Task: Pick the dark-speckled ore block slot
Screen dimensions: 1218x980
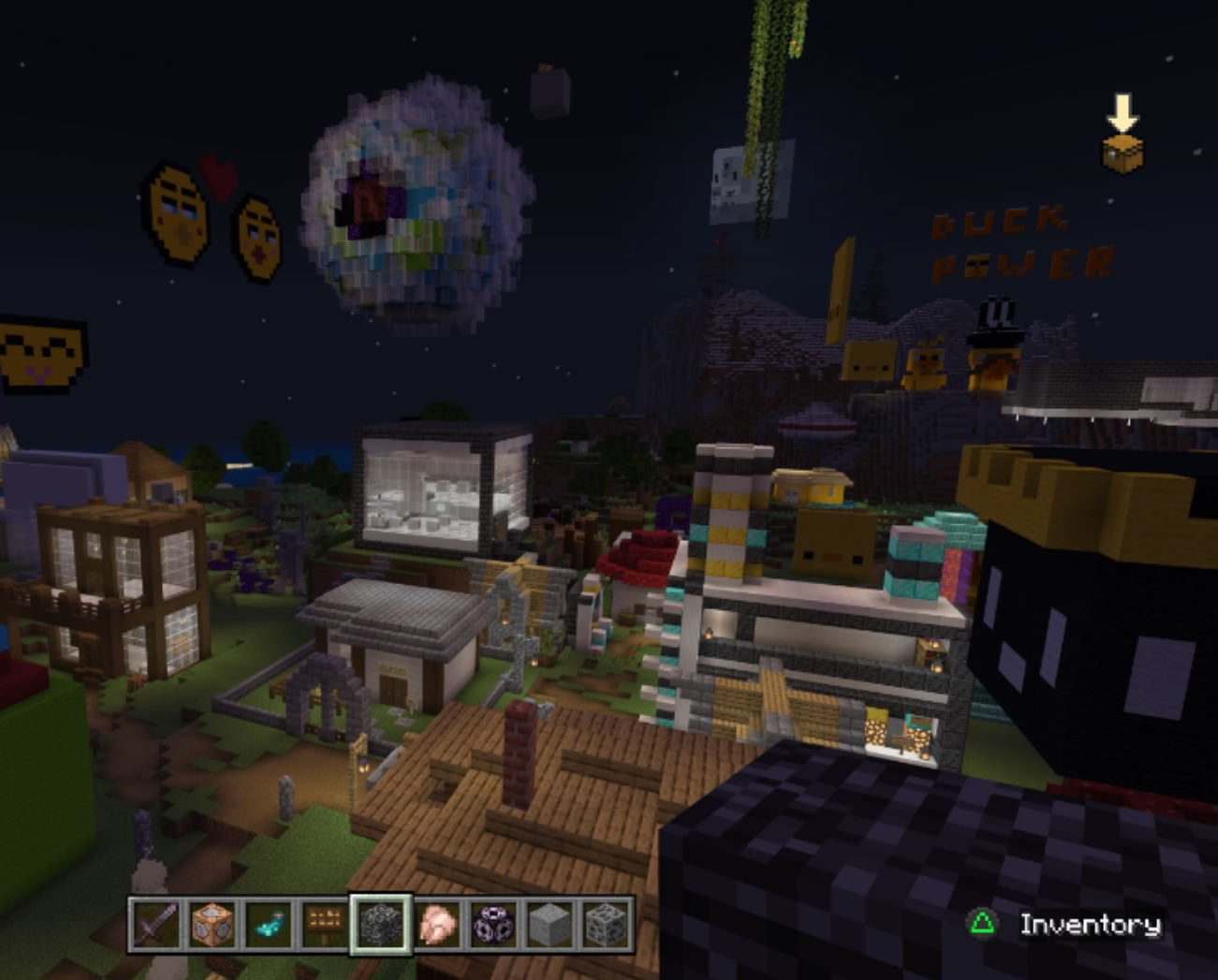Action: (x=606, y=924)
